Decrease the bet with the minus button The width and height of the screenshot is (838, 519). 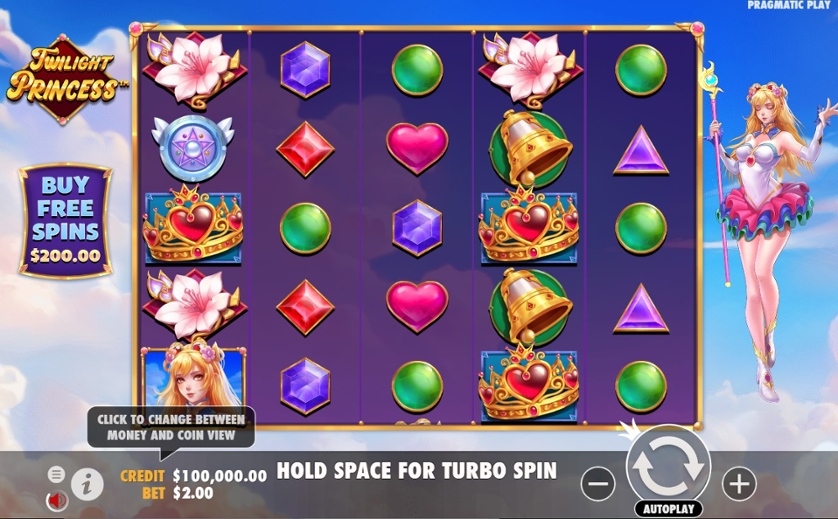point(598,484)
